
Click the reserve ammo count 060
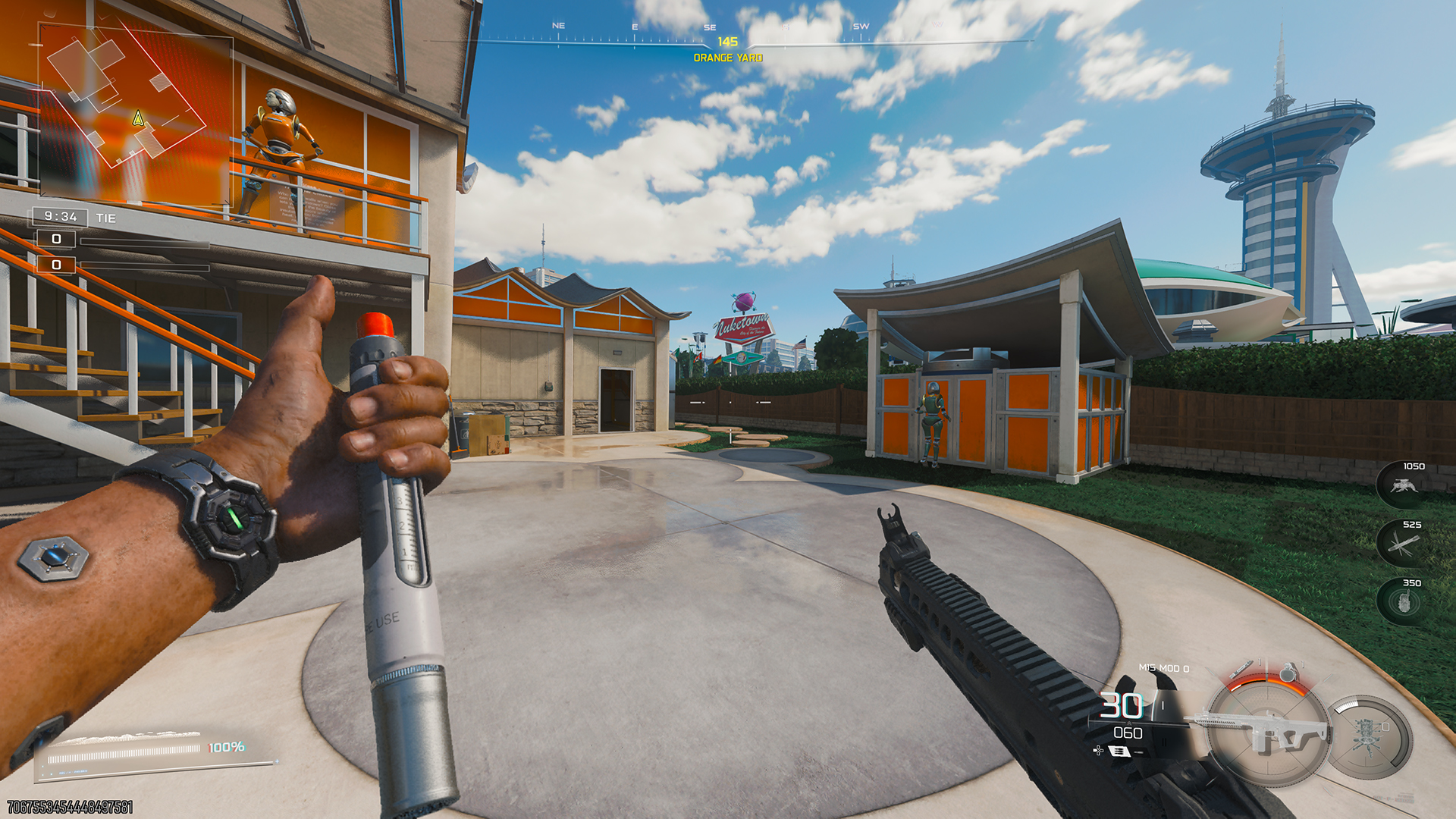pyautogui.click(x=1128, y=733)
